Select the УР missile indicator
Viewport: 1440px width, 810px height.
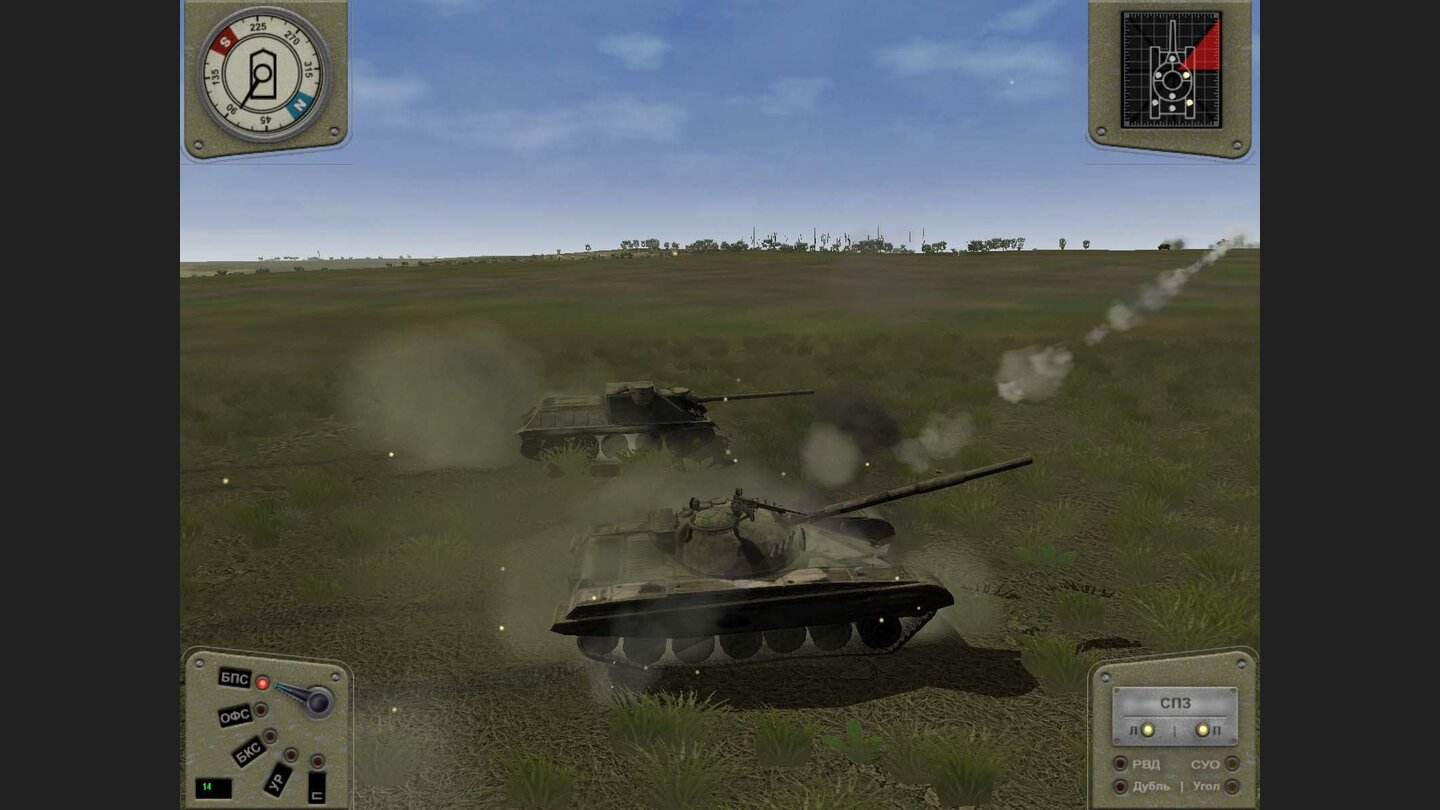click(x=291, y=755)
